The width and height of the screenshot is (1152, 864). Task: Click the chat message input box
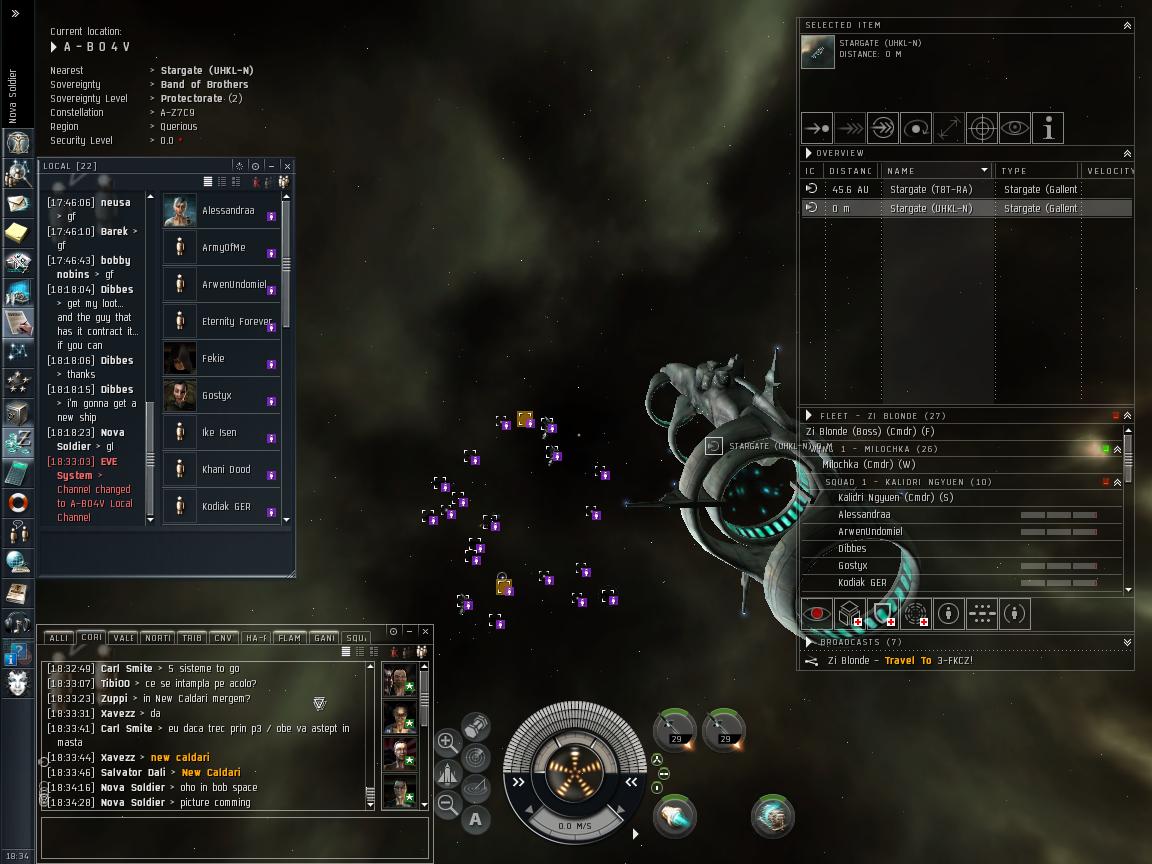(235, 838)
